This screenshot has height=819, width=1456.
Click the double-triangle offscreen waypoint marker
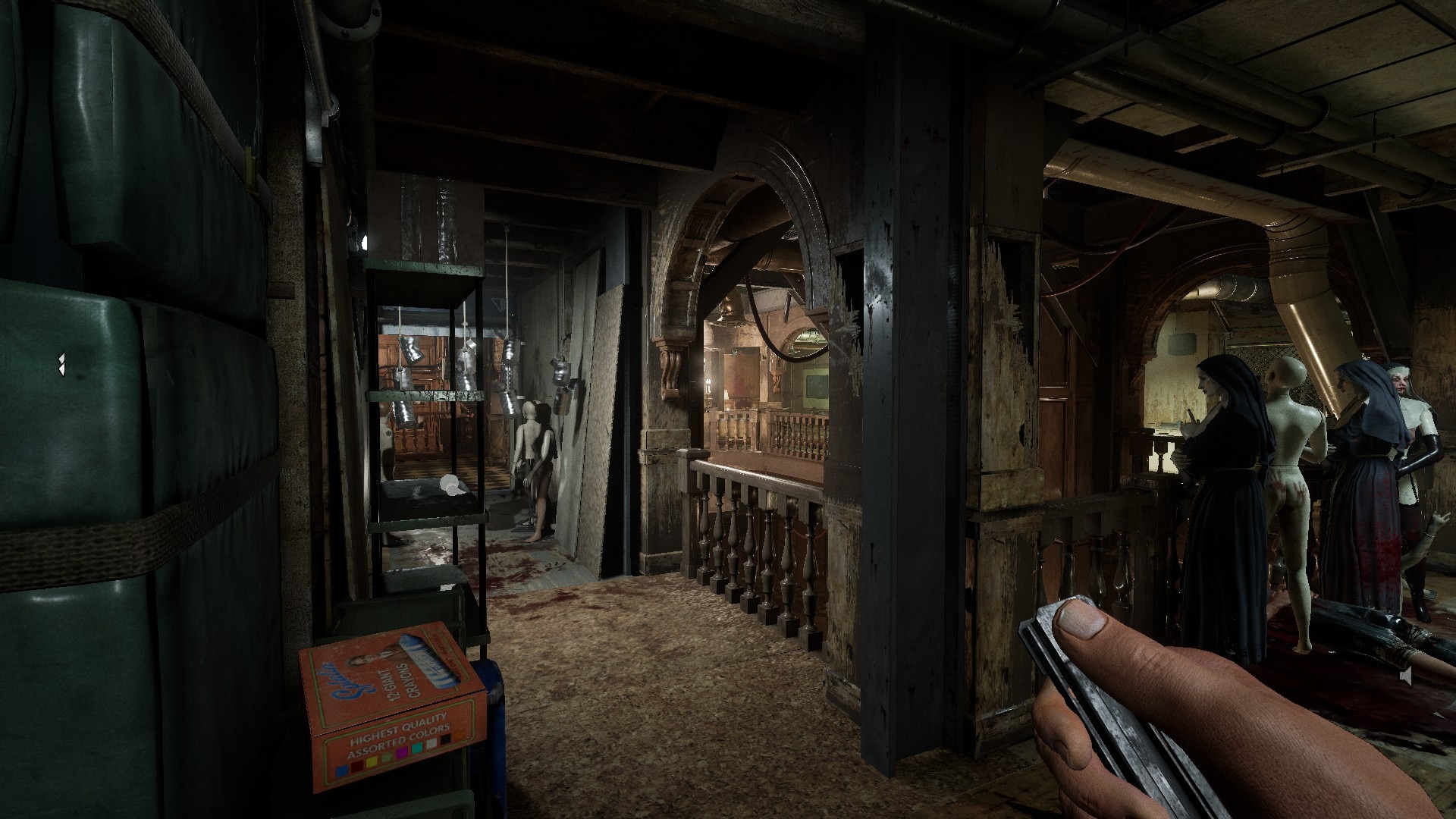60,365
